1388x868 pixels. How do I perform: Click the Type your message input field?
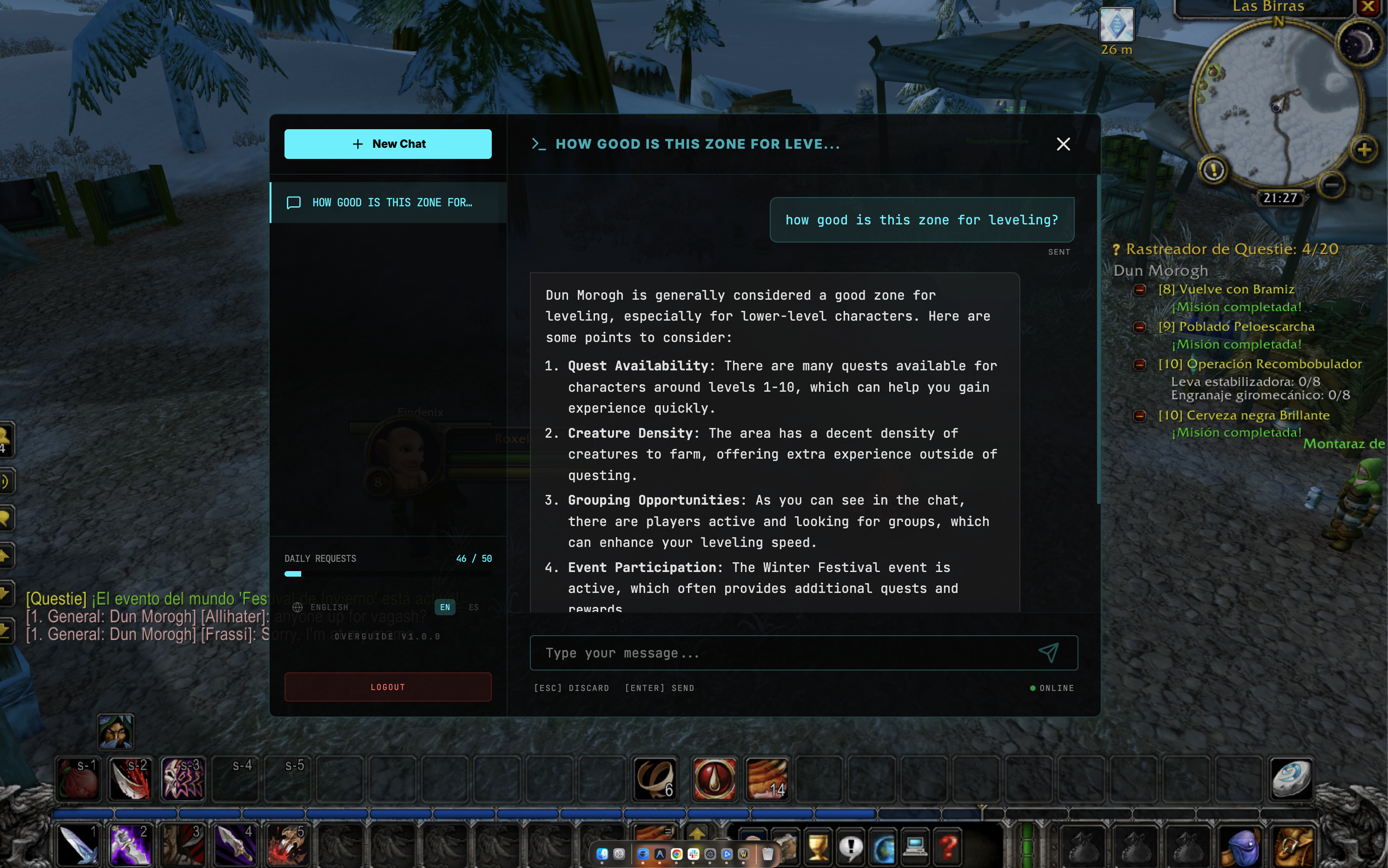point(747,653)
